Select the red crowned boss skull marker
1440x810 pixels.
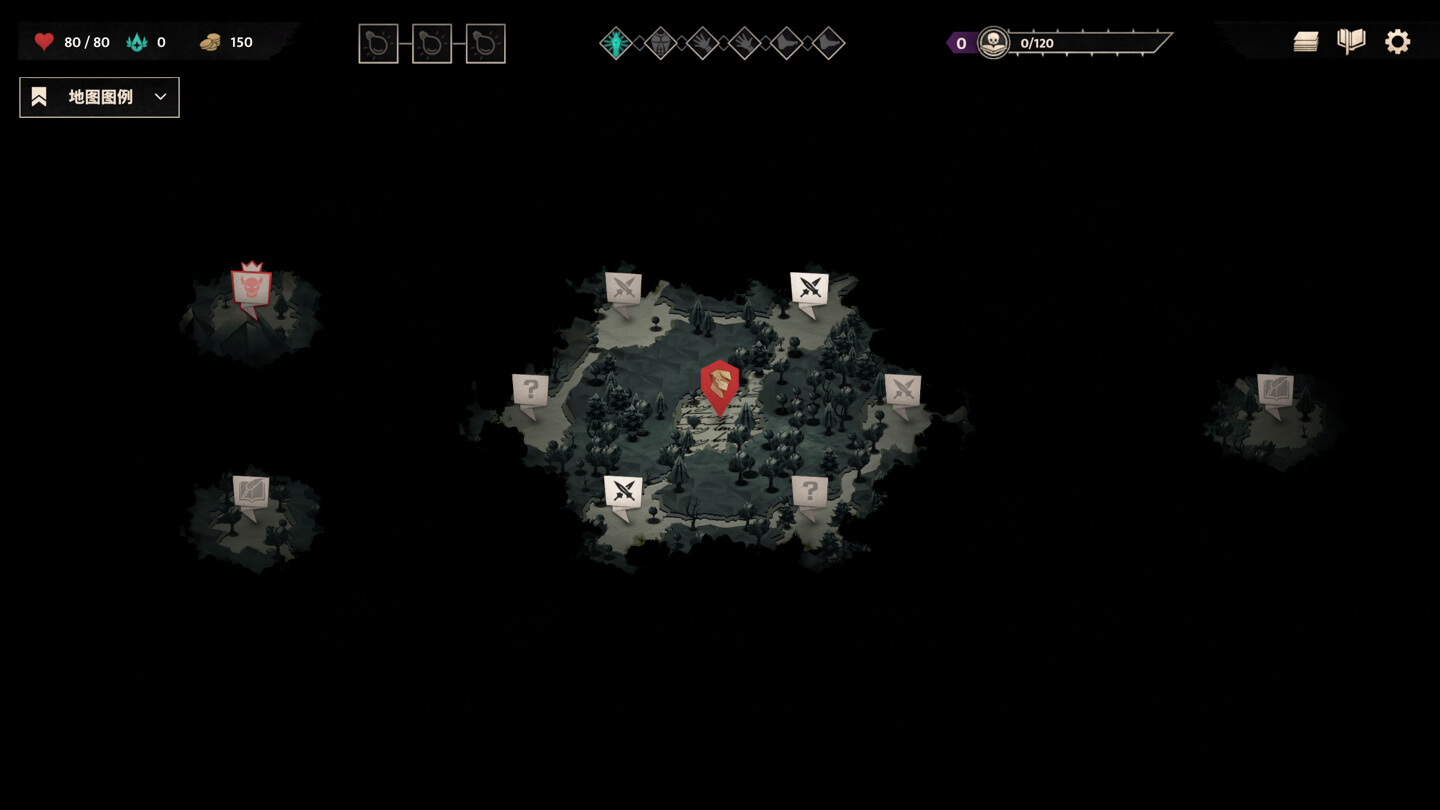[252, 288]
